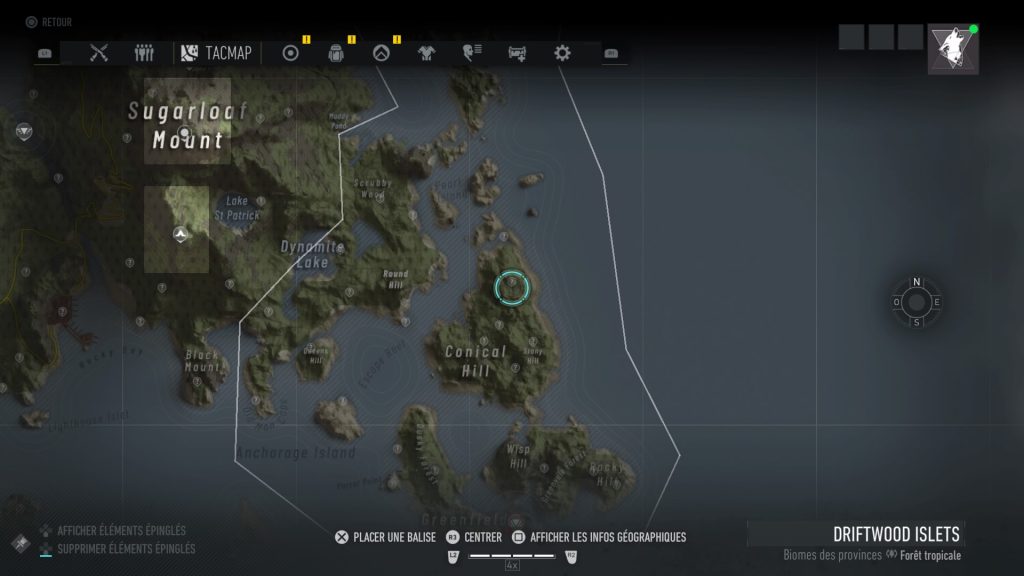The height and width of the screenshot is (576, 1024).
Task: Select the shield marker at map's left edge
Action: click(24, 131)
